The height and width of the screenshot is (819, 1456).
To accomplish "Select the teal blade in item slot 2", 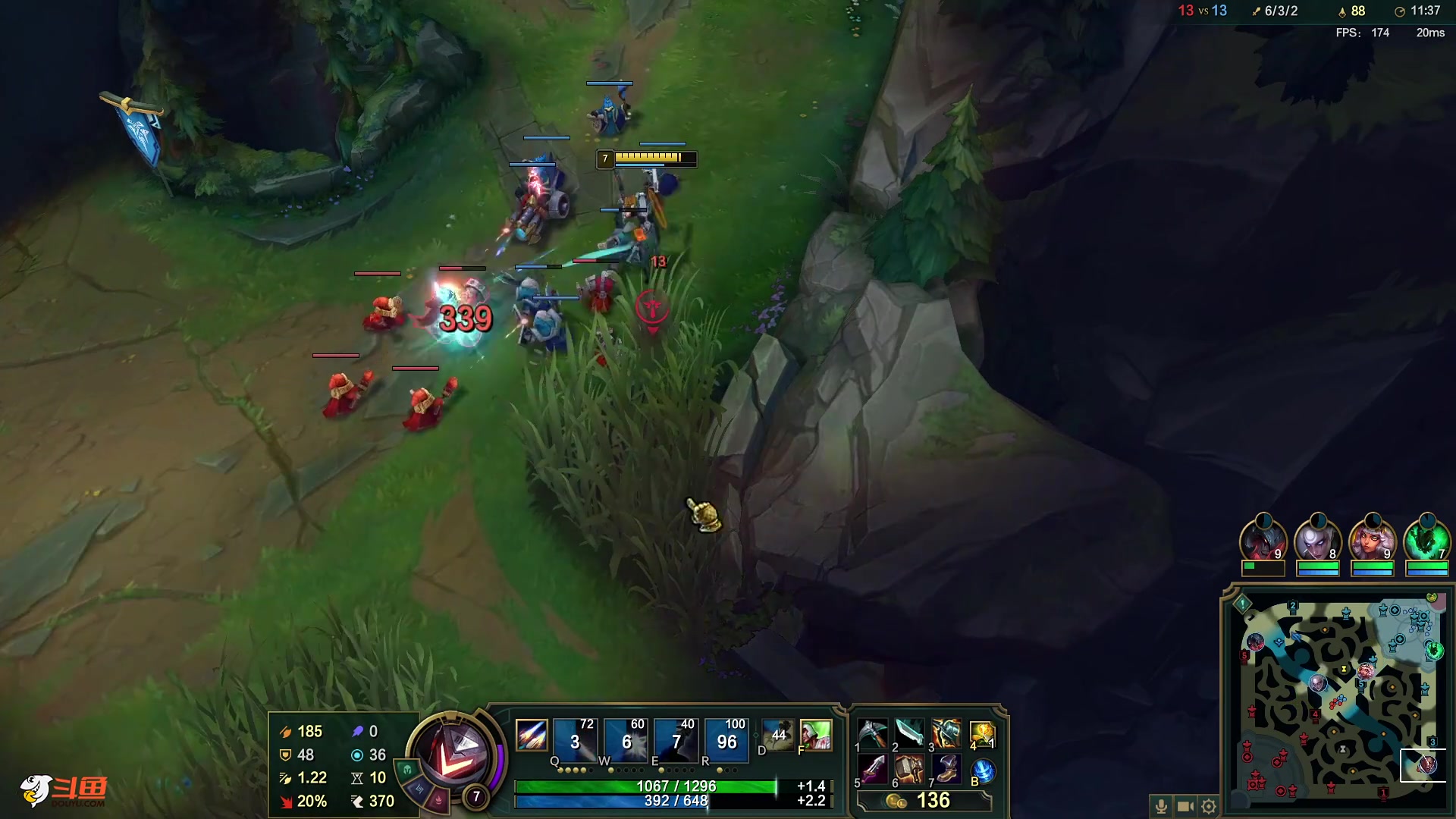I will (x=908, y=733).
